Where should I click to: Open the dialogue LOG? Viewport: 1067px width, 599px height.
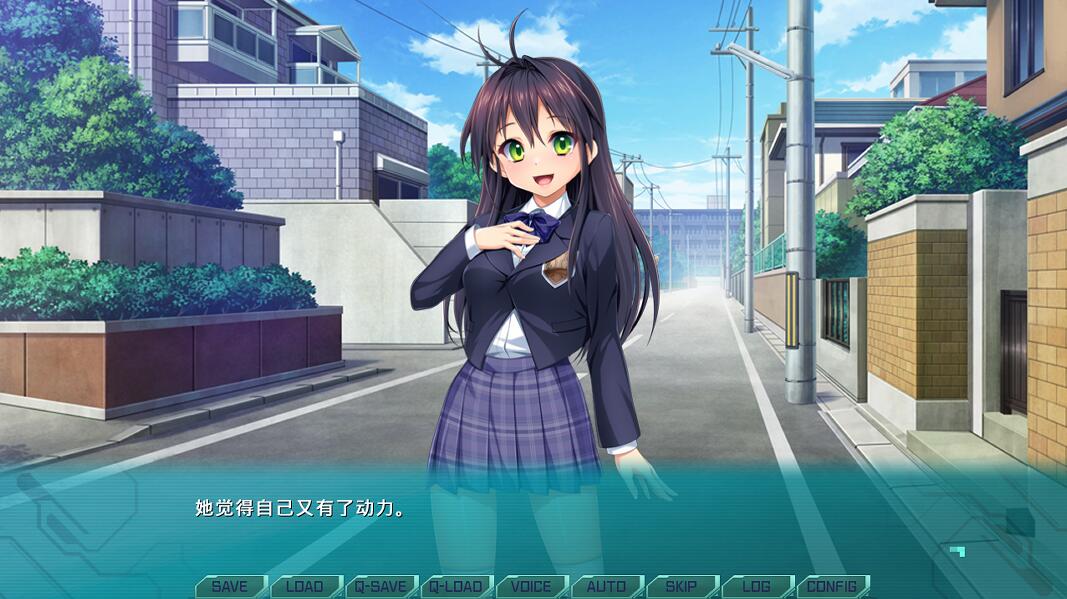click(756, 587)
